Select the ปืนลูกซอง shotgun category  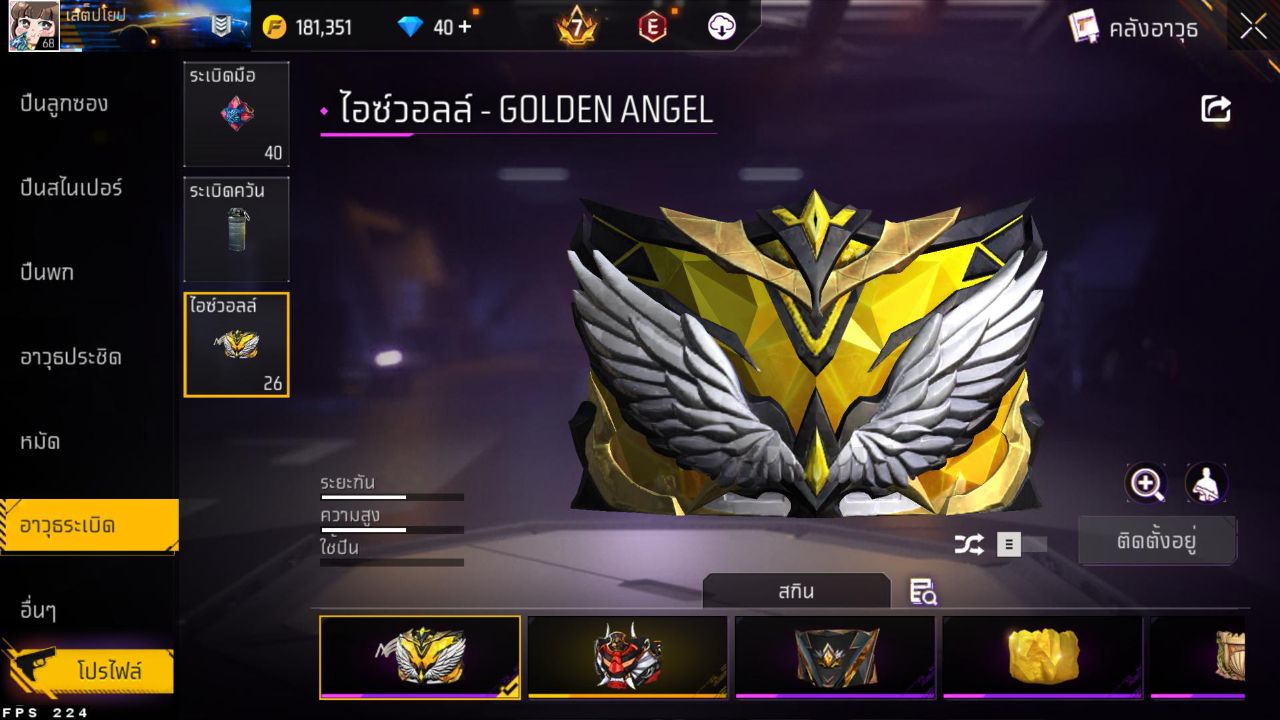pos(64,104)
